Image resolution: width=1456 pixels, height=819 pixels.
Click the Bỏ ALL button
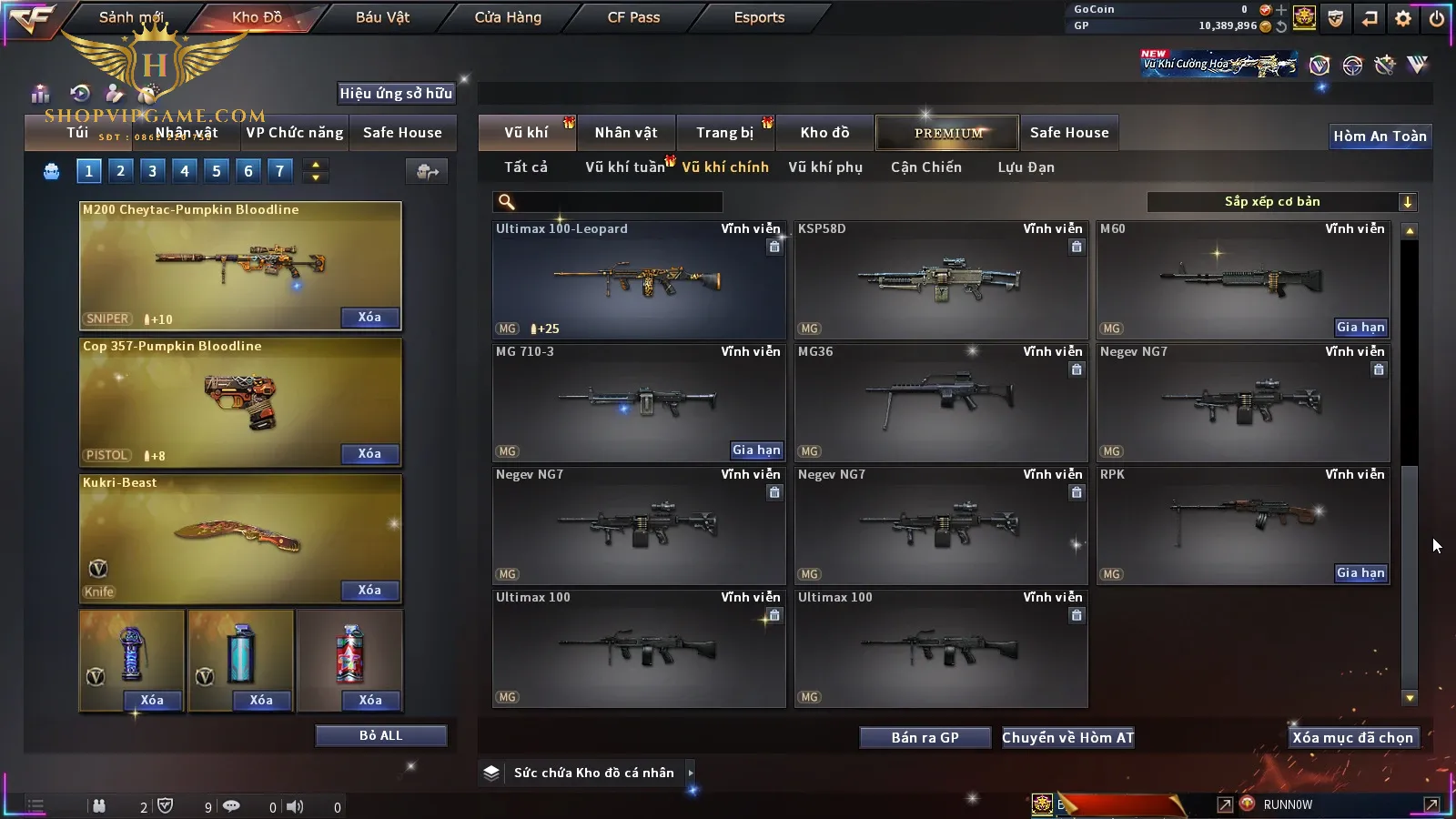(x=380, y=736)
